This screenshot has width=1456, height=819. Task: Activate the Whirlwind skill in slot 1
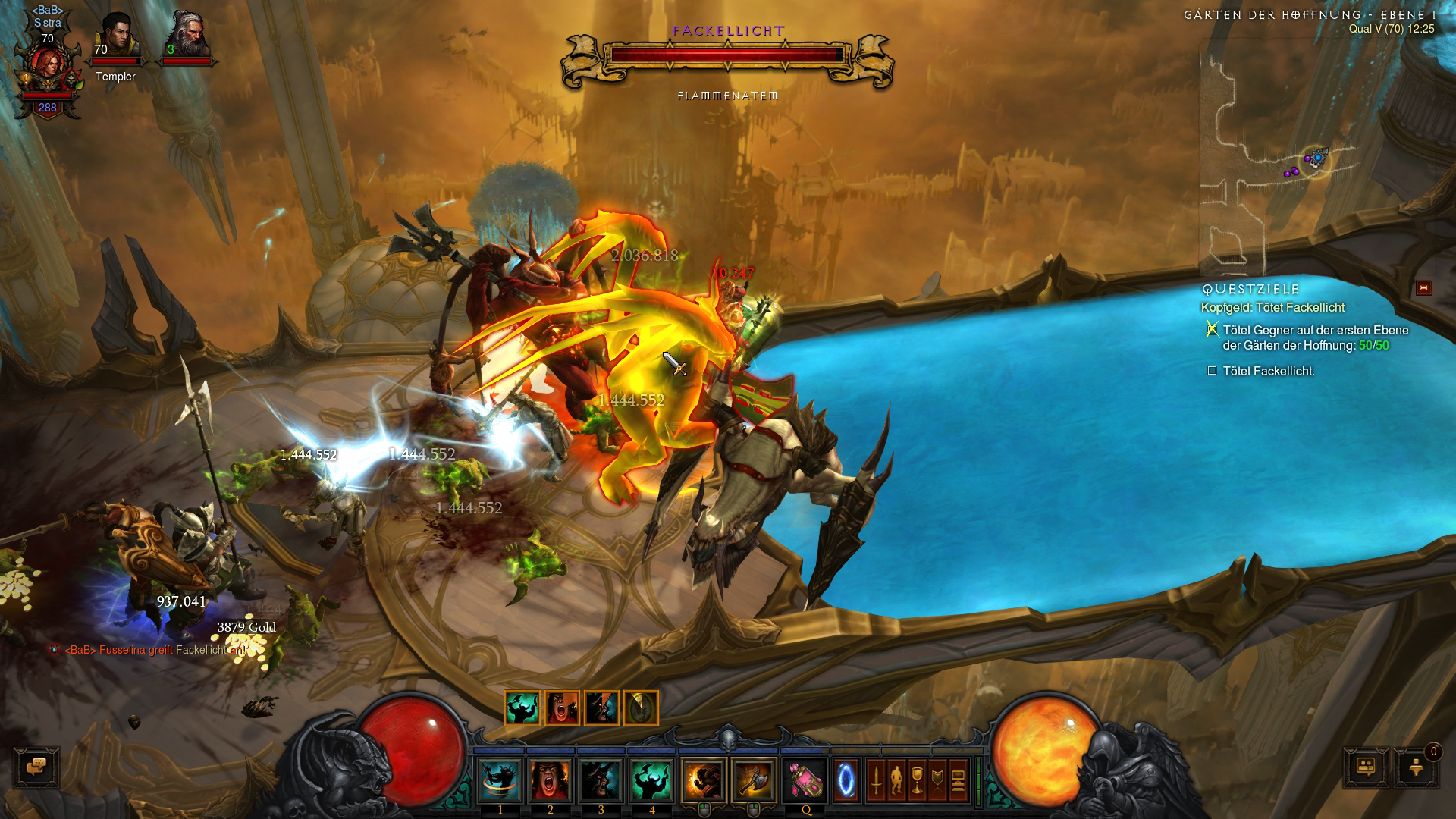(x=500, y=780)
